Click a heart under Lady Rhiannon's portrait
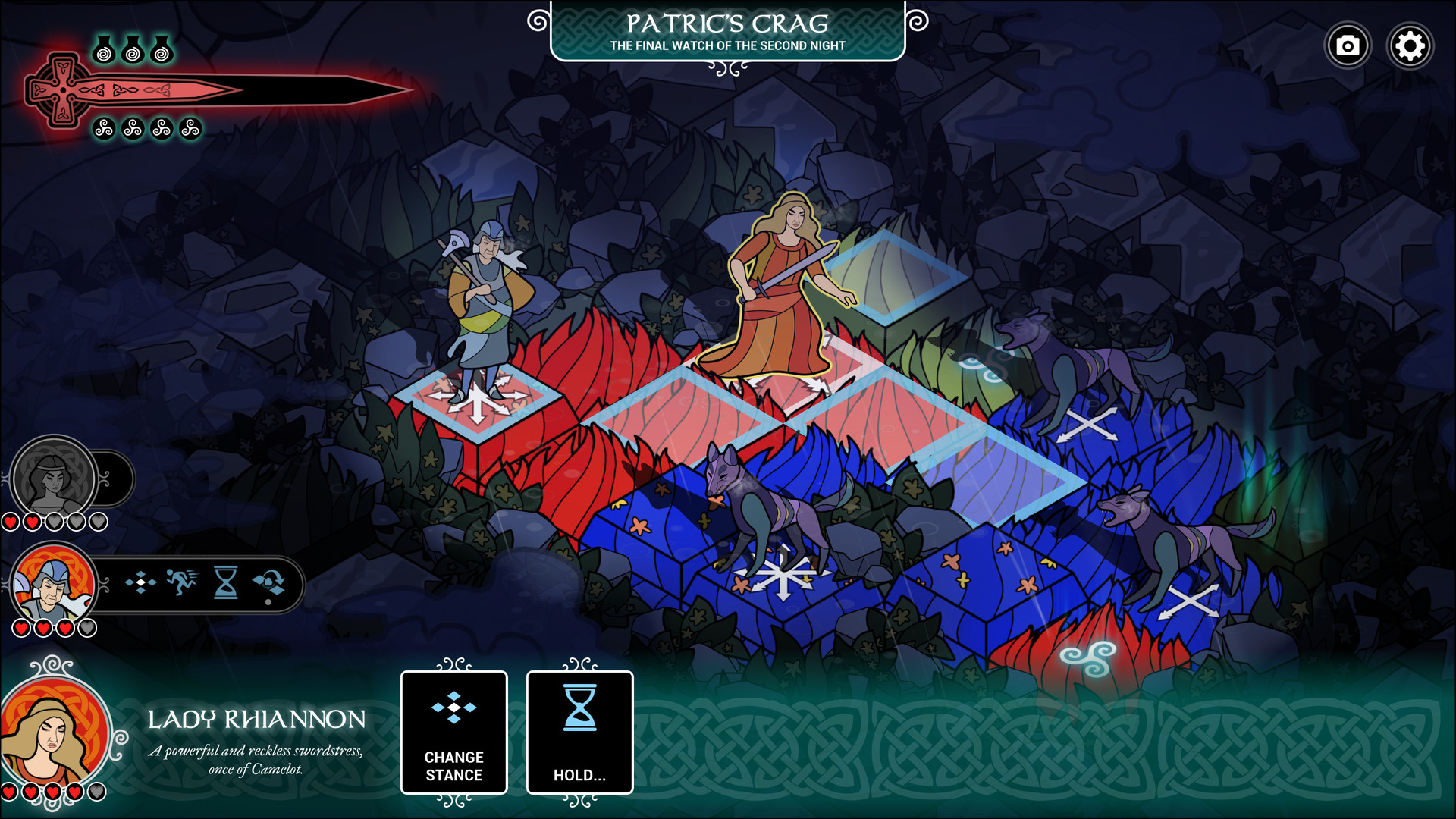Viewport: 1456px width, 819px height. [30, 790]
